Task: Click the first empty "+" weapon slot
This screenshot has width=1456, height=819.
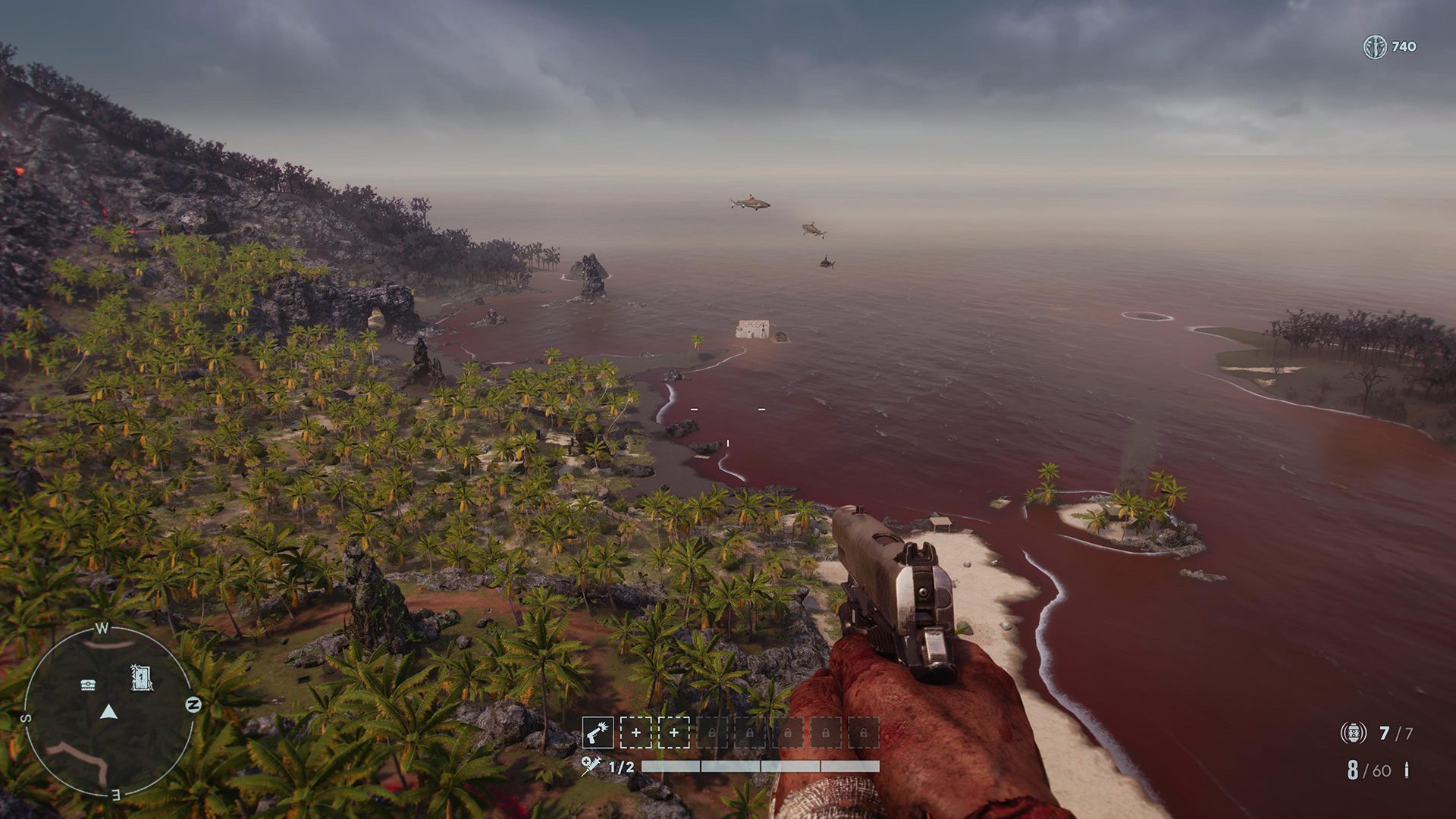Action: pos(636,733)
